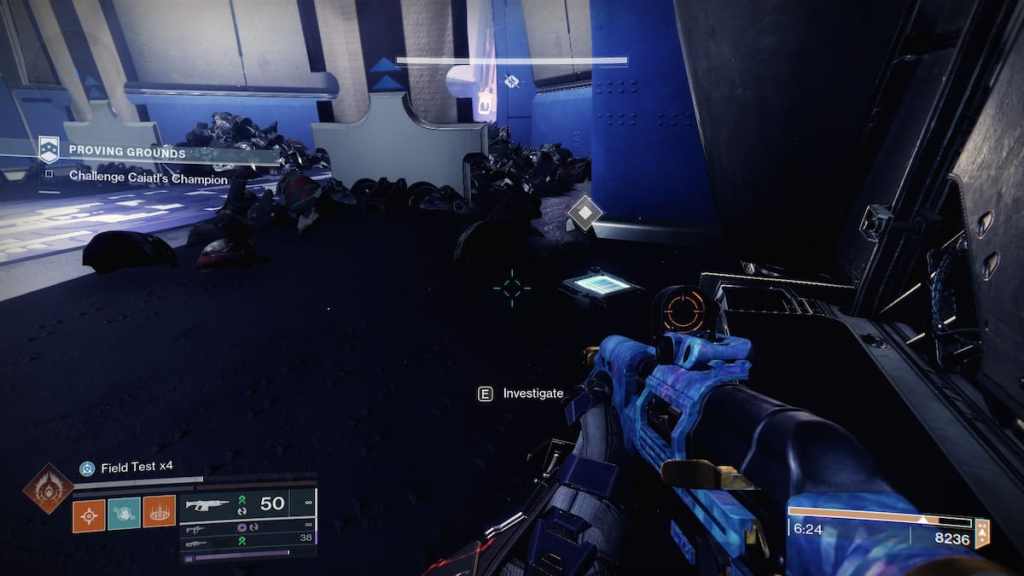Screen dimensions: 1024x576
Task: Trigger the orange rift class ability
Action: point(159,513)
